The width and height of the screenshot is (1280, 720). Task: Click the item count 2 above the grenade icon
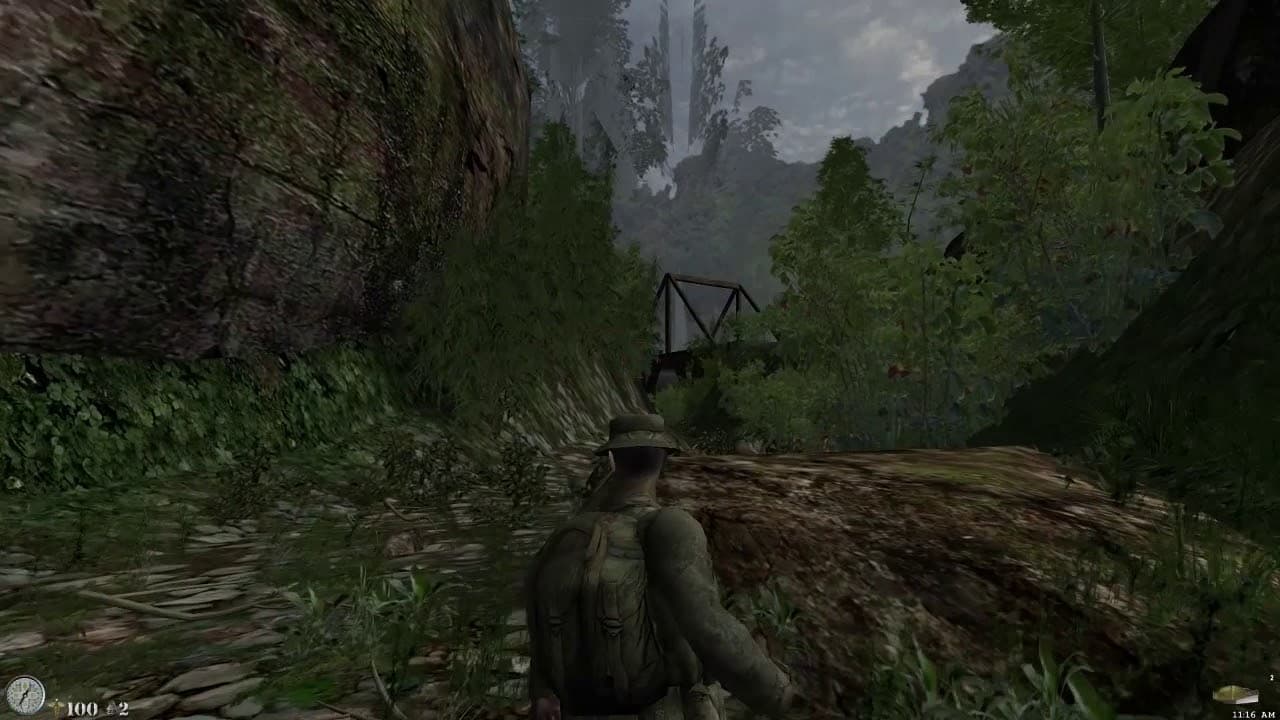tap(1270, 677)
